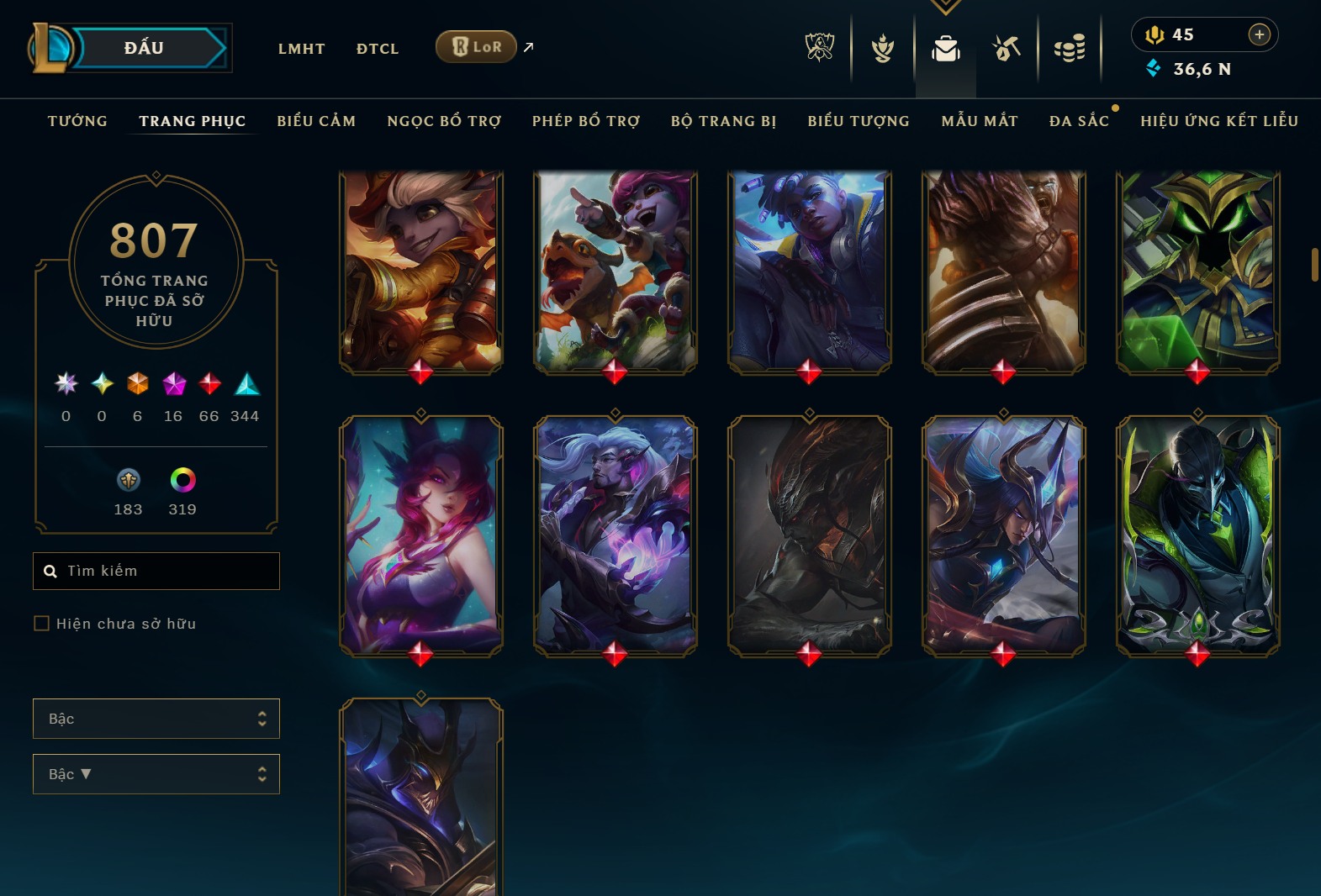
Task: Enable the Hiện chưa sở hữu checkbox
Action: [x=41, y=623]
